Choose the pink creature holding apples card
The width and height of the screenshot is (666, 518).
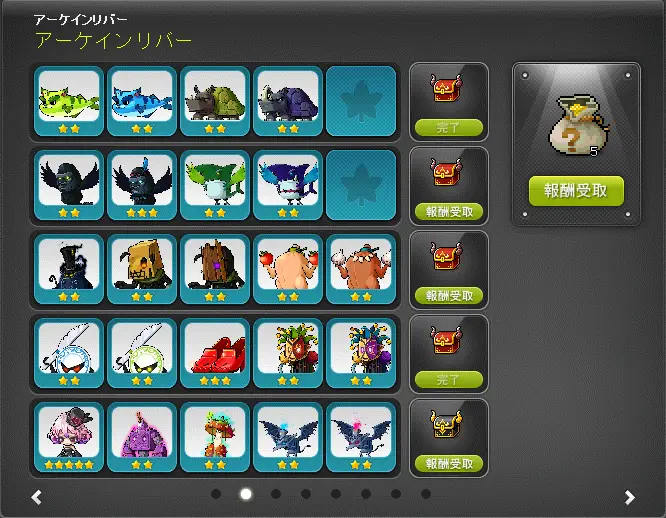tap(288, 269)
